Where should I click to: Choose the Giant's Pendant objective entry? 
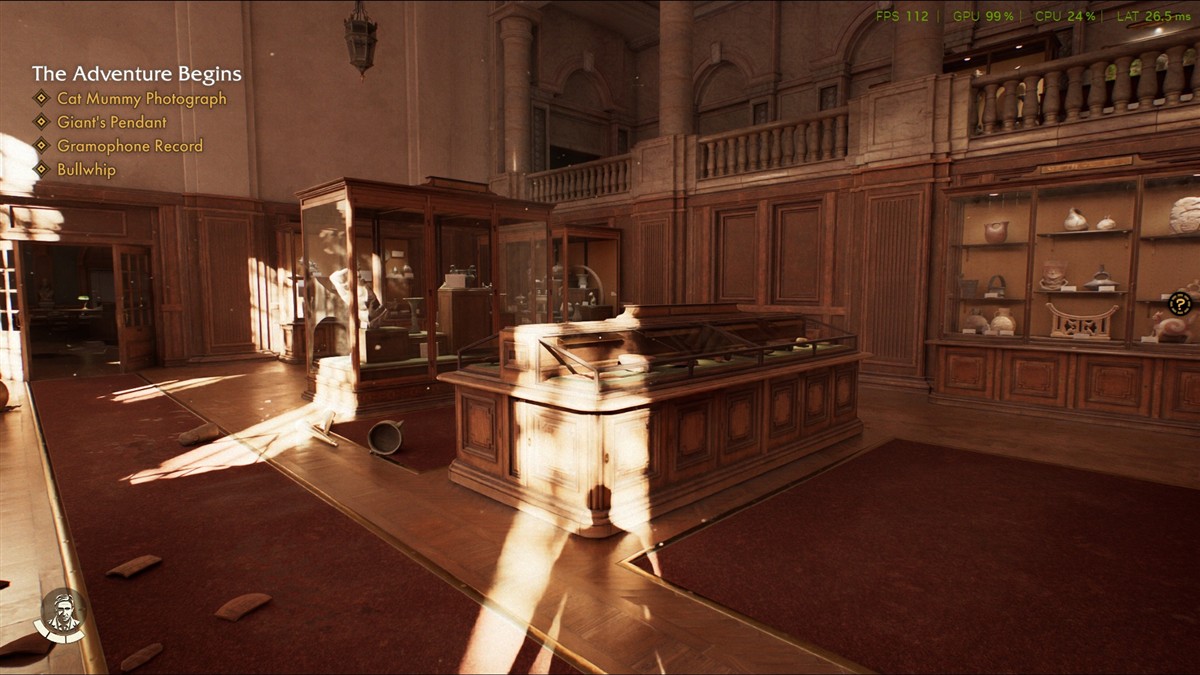tap(111, 122)
